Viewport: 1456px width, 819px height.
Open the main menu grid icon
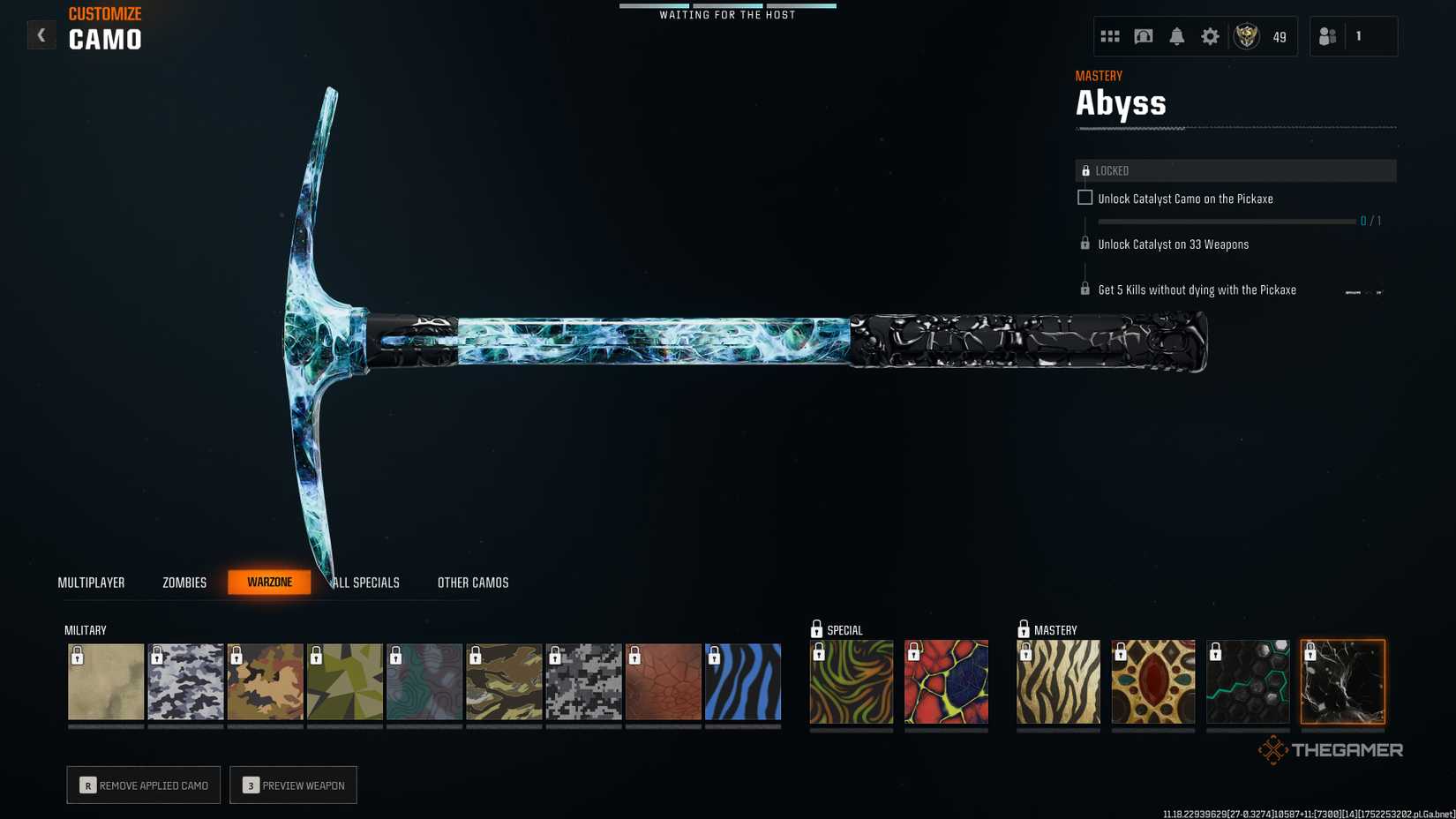point(1109,36)
